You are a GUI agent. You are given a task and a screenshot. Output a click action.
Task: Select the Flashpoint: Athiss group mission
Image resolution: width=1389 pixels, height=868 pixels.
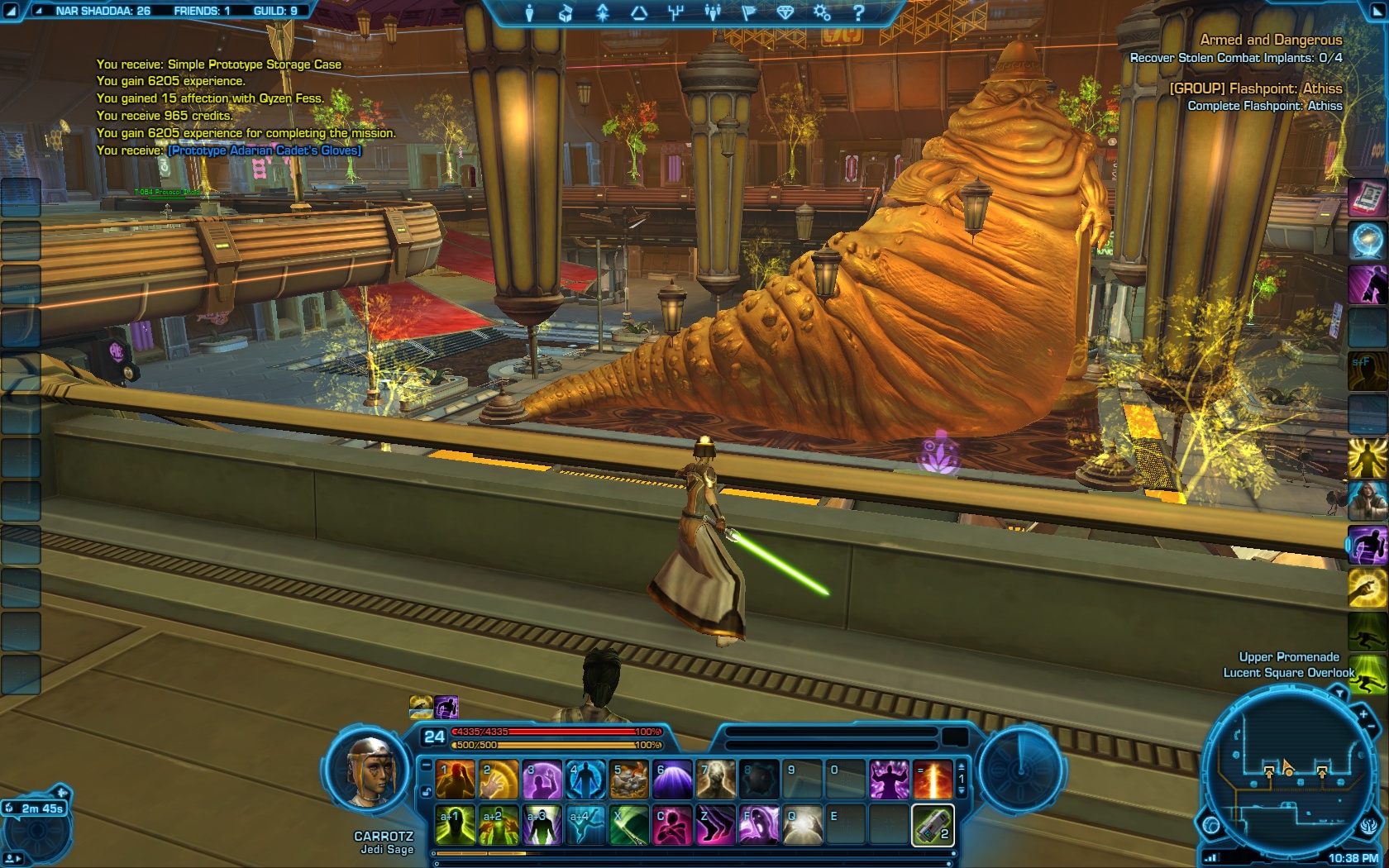coord(1255,88)
